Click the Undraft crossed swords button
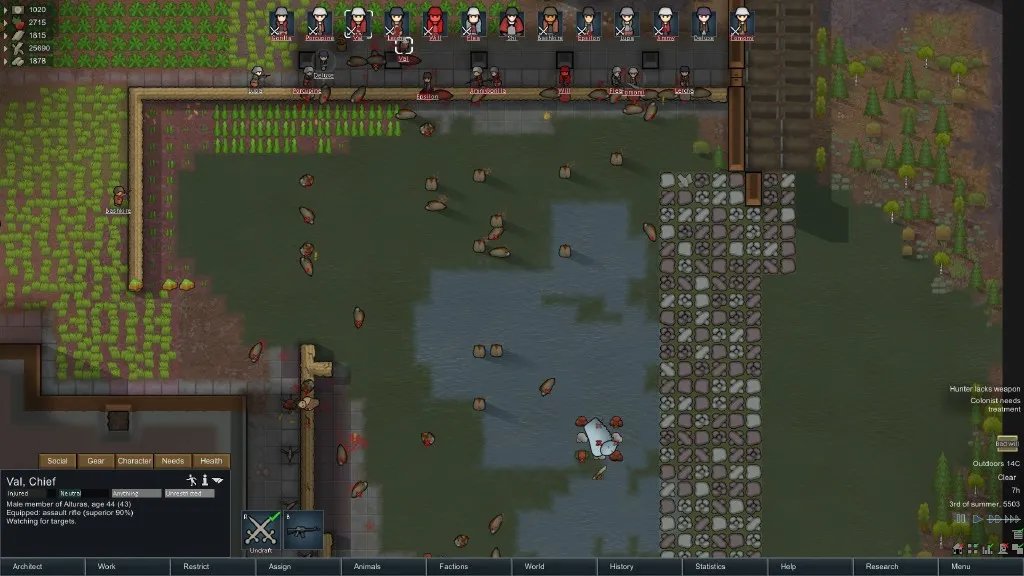This screenshot has width=1024, height=576. [x=261, y=531]
